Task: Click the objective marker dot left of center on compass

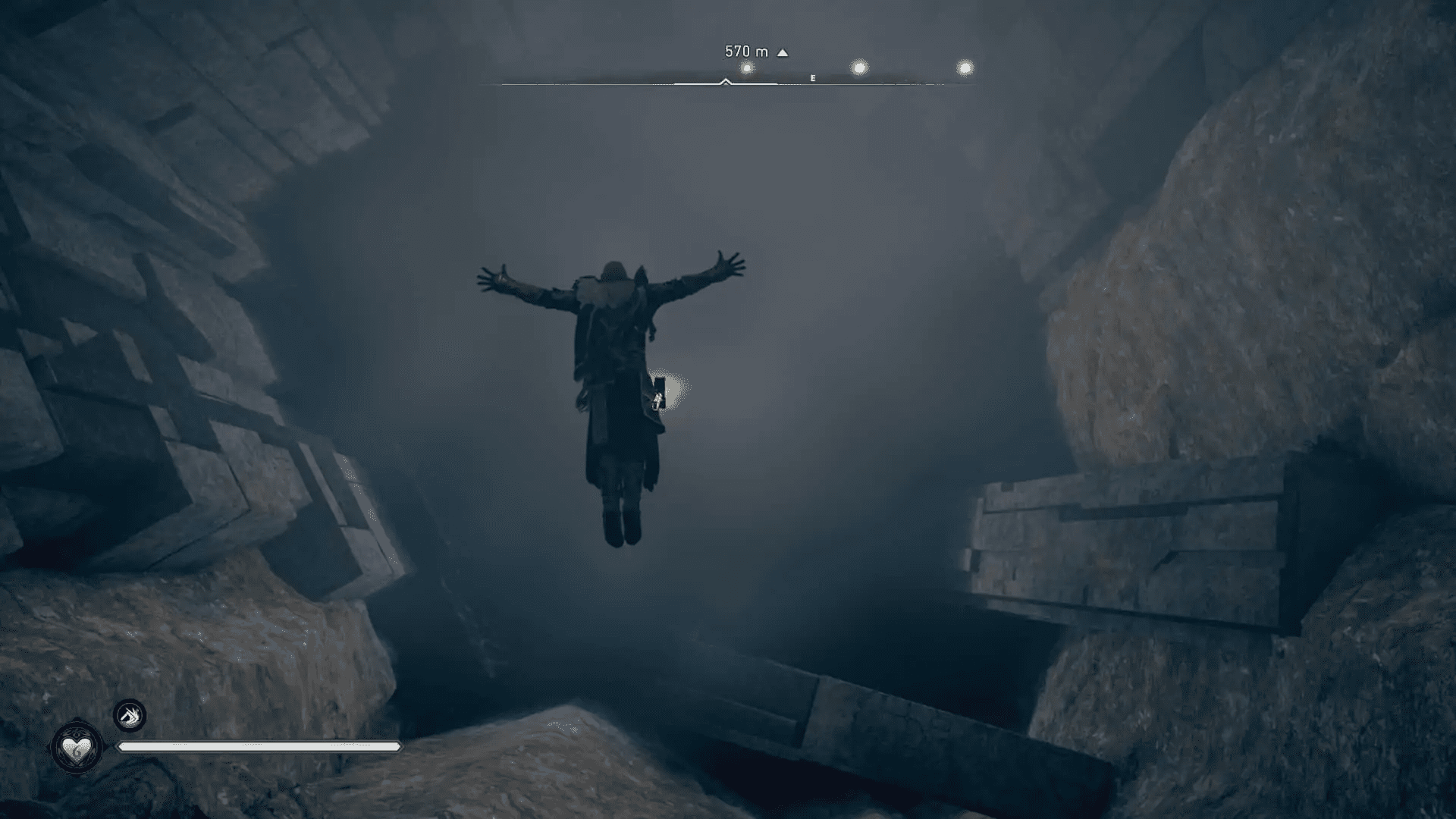Action: click(747, 67)
